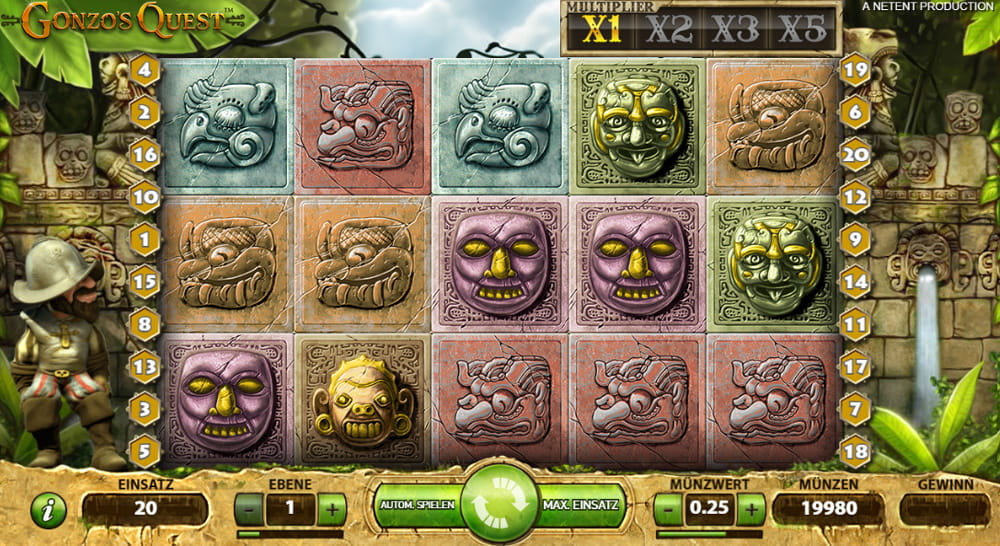
Task: Choose payline marker number 1
Action: click(145, 240)
